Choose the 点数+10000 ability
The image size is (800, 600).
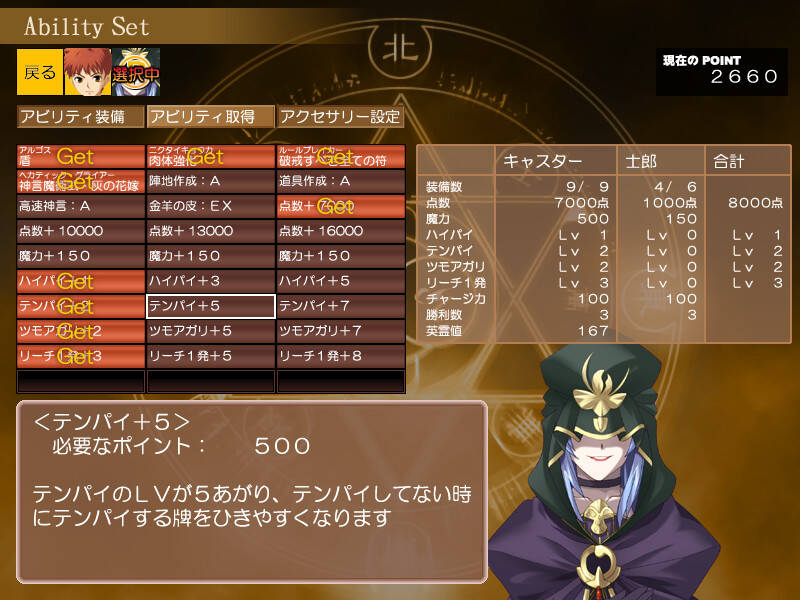coord(81,232)
